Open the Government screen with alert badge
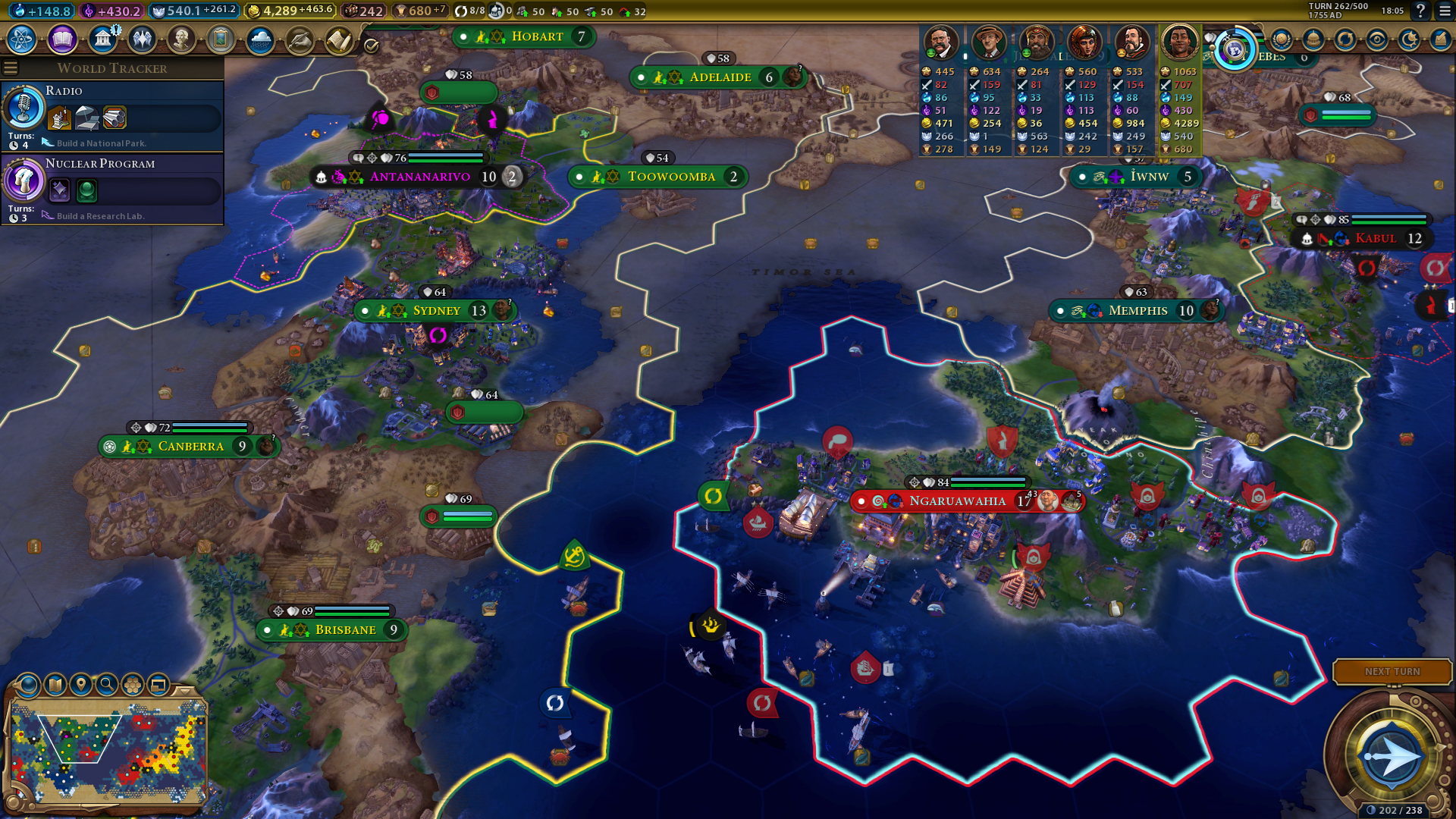 coord(102,39)
